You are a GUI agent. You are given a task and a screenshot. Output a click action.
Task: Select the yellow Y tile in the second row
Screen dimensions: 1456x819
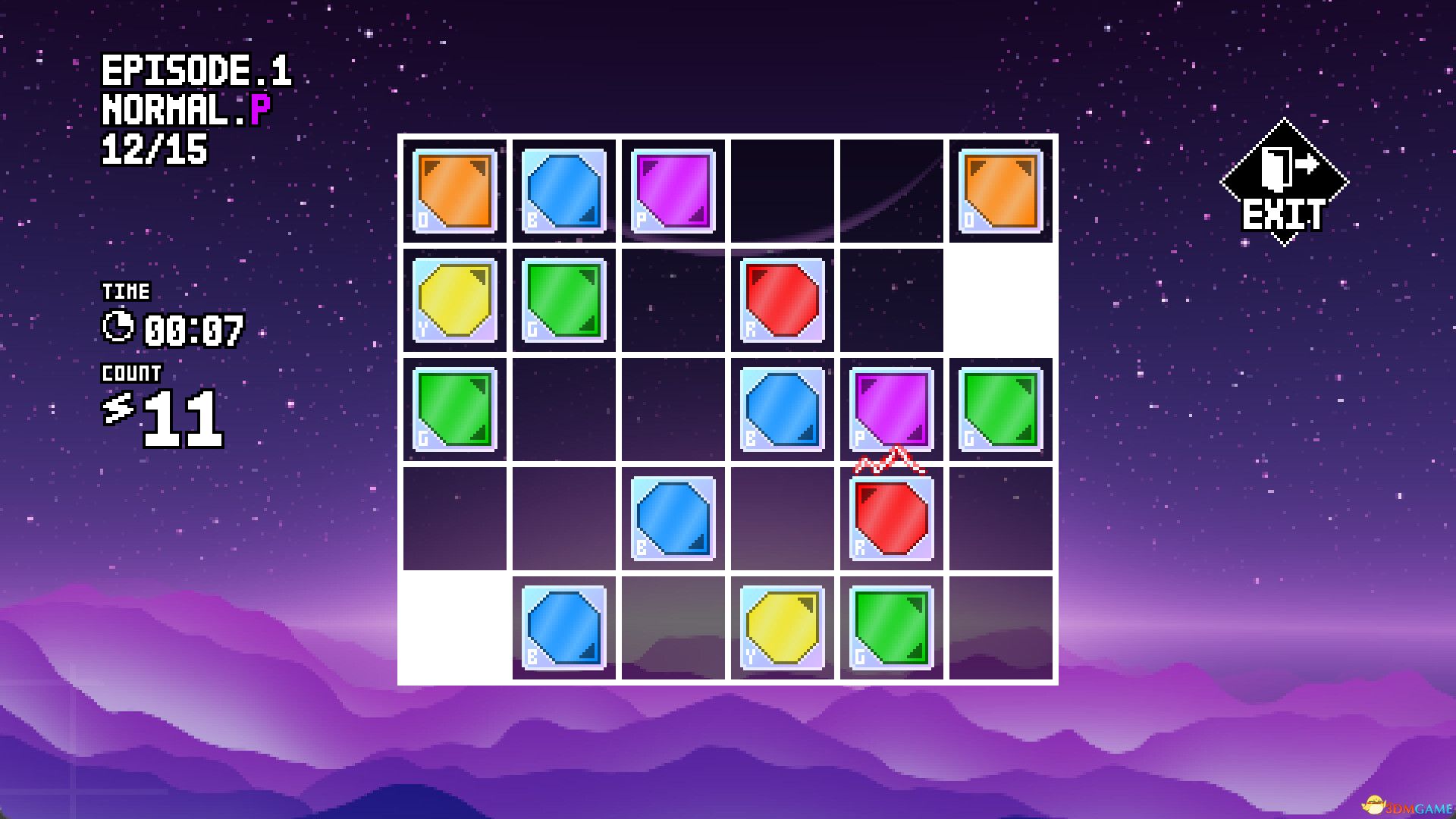(x=453, y=299)
